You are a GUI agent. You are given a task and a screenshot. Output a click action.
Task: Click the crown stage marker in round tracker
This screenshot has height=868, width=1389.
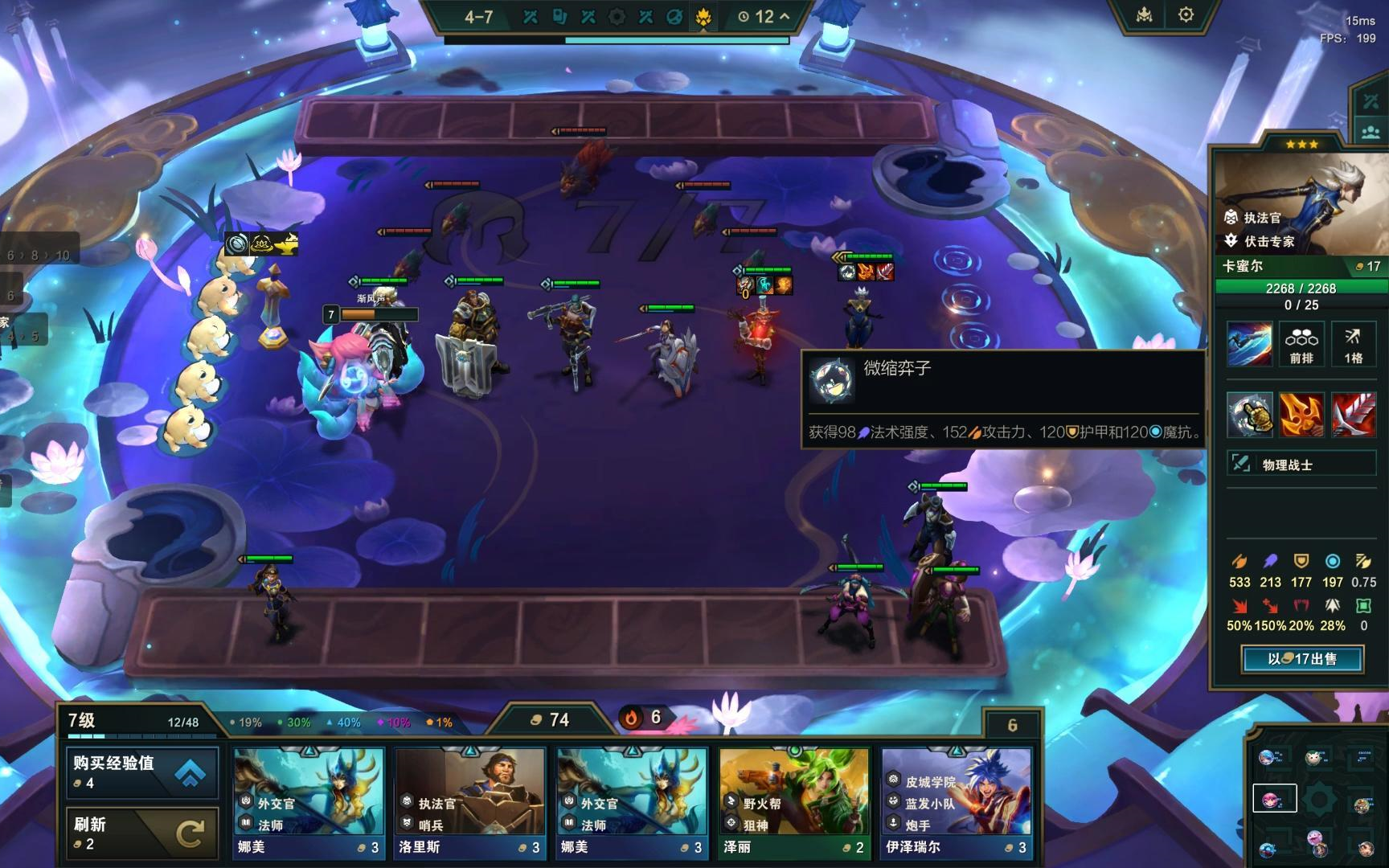[703, 17]
